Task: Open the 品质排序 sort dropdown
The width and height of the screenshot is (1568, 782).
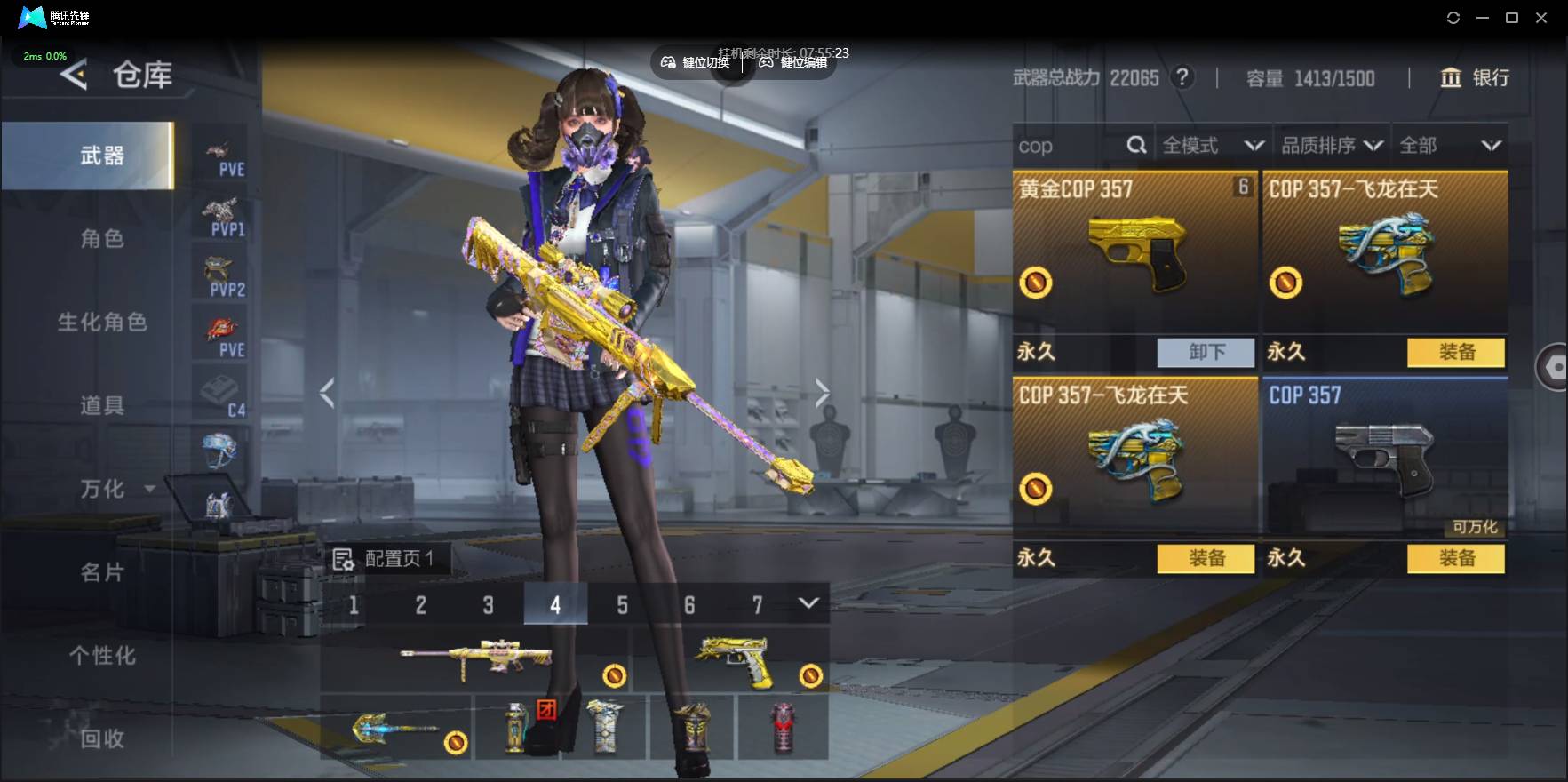Action: (x=1331, y=146)
